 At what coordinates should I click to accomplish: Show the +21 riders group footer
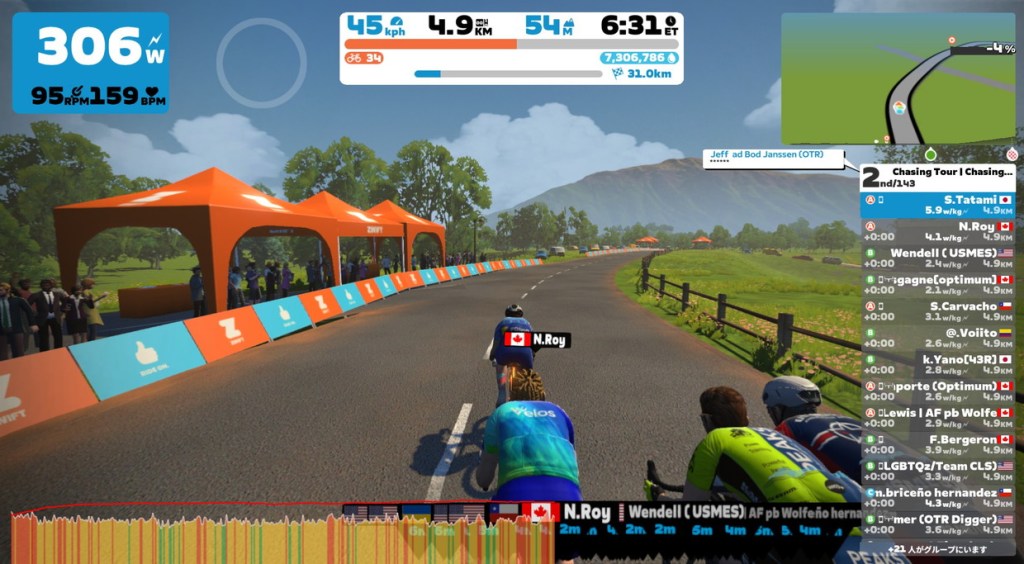pos(937,549)
